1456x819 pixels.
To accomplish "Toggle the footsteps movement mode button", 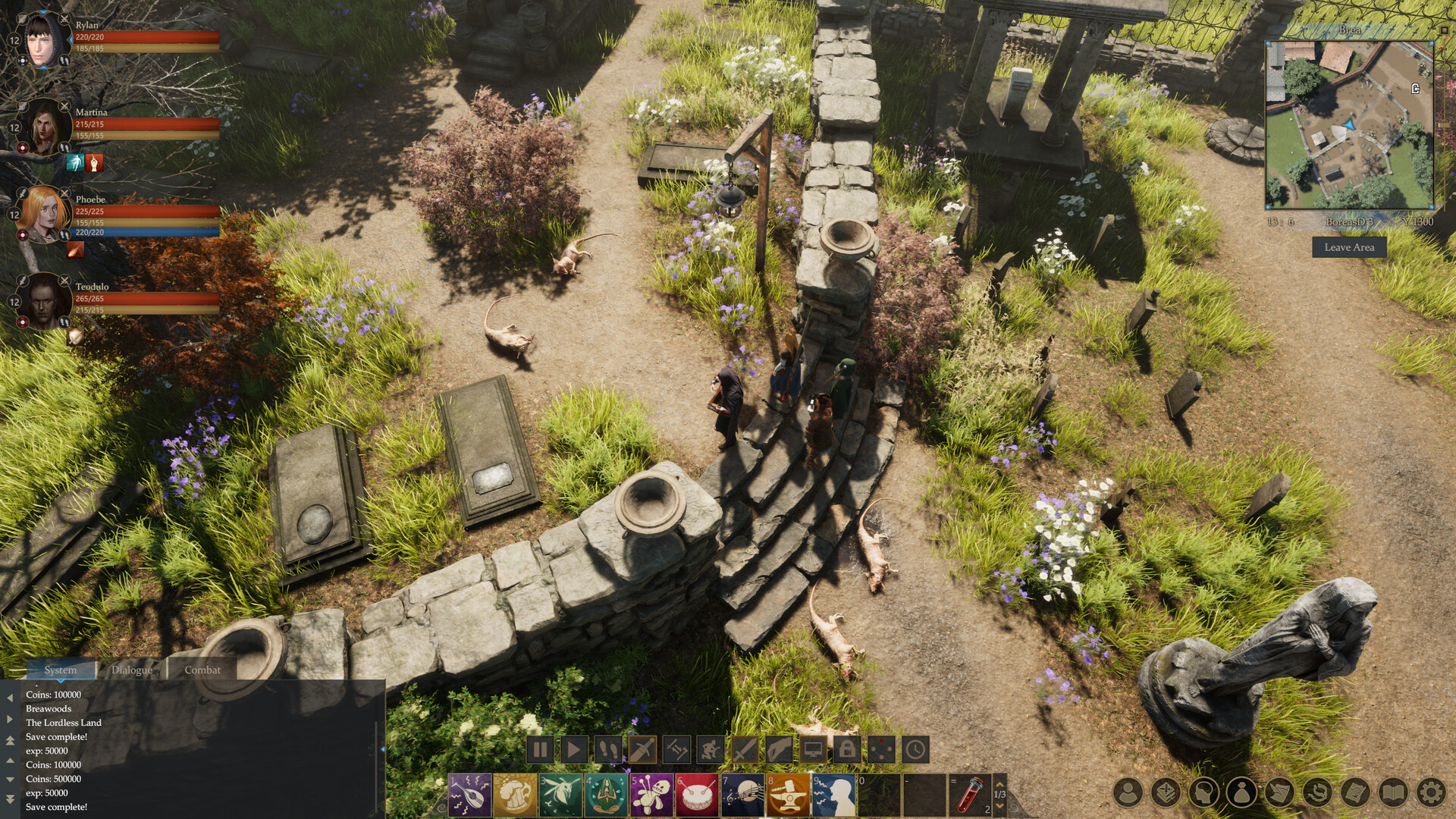I will (x=608, y=750).
